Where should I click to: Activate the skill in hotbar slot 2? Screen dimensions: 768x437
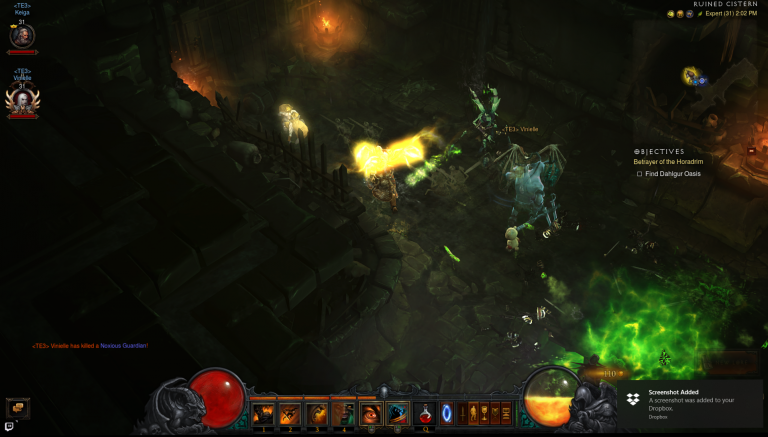[290, 413]
